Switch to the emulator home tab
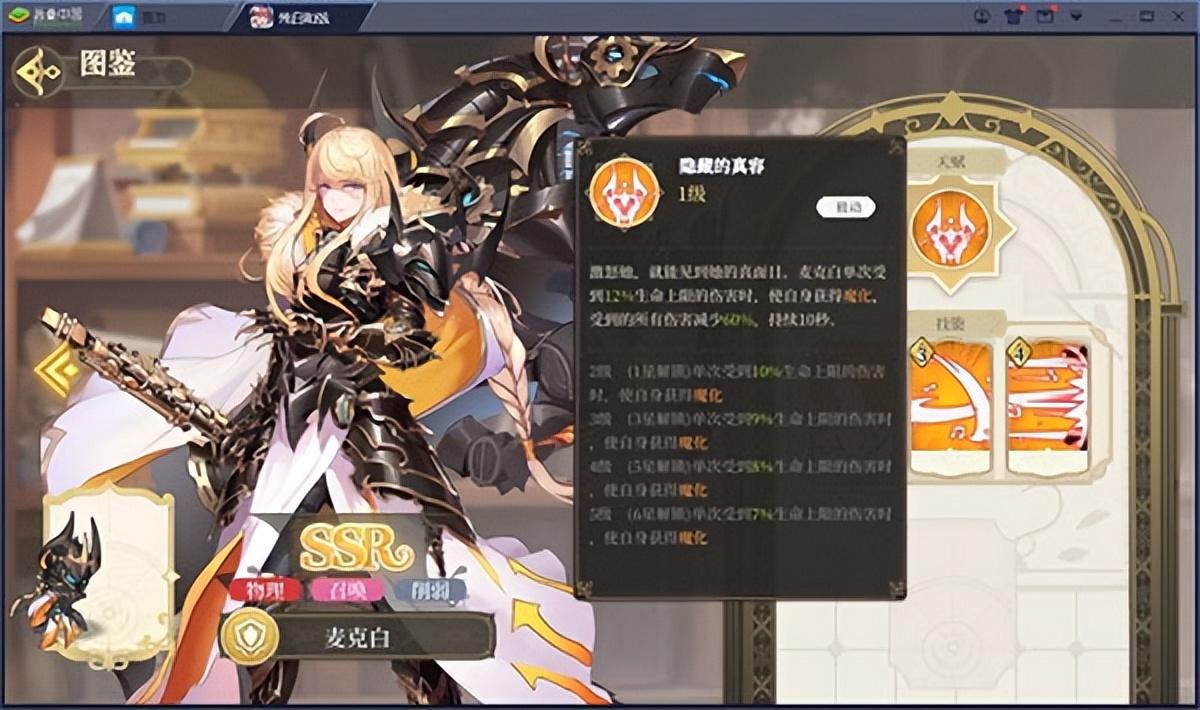Viewport: 1200px width, 710px height. [x=138, y=17]
